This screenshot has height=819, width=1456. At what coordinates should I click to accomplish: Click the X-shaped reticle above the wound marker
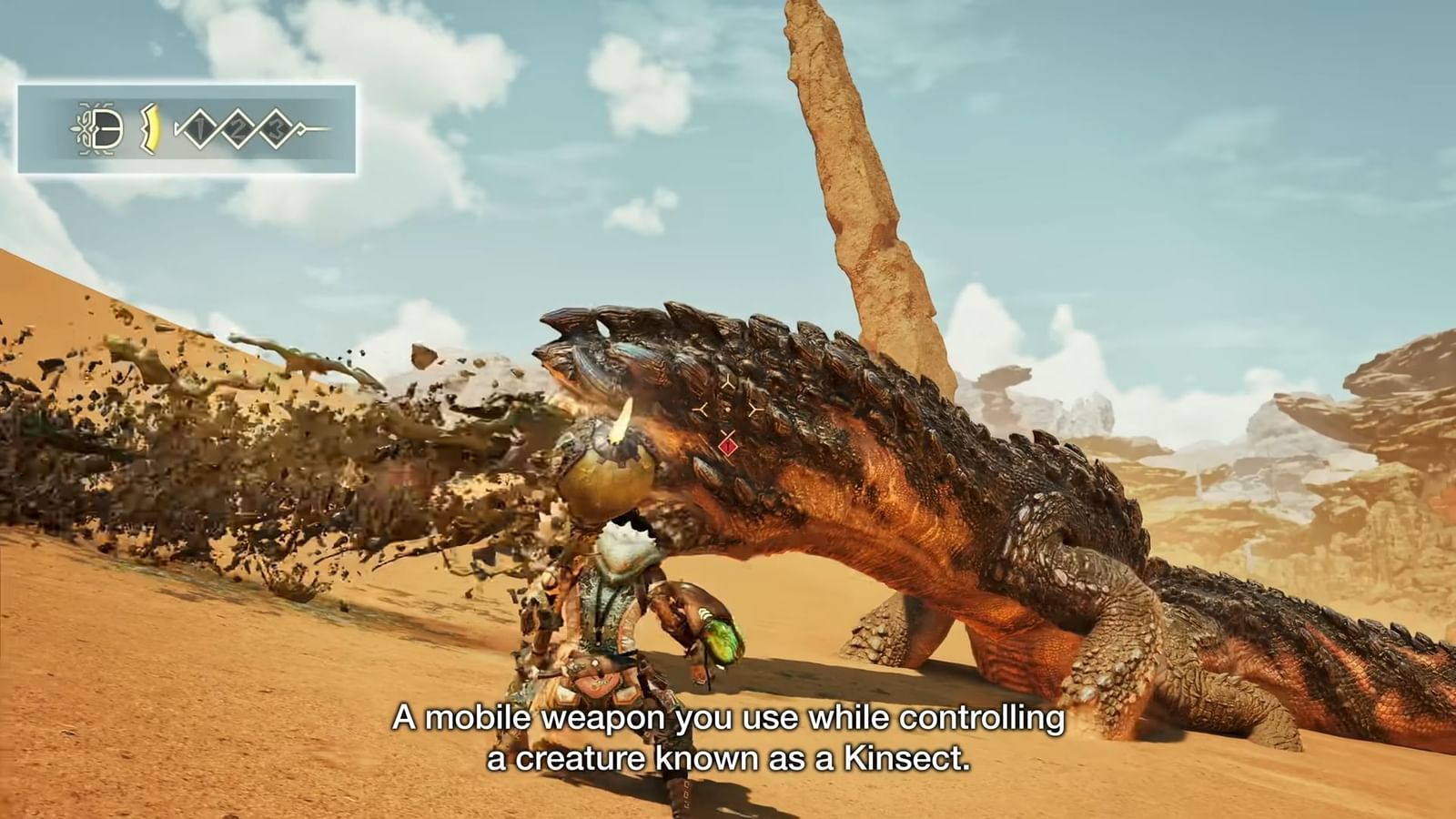[x=729, y=433]
